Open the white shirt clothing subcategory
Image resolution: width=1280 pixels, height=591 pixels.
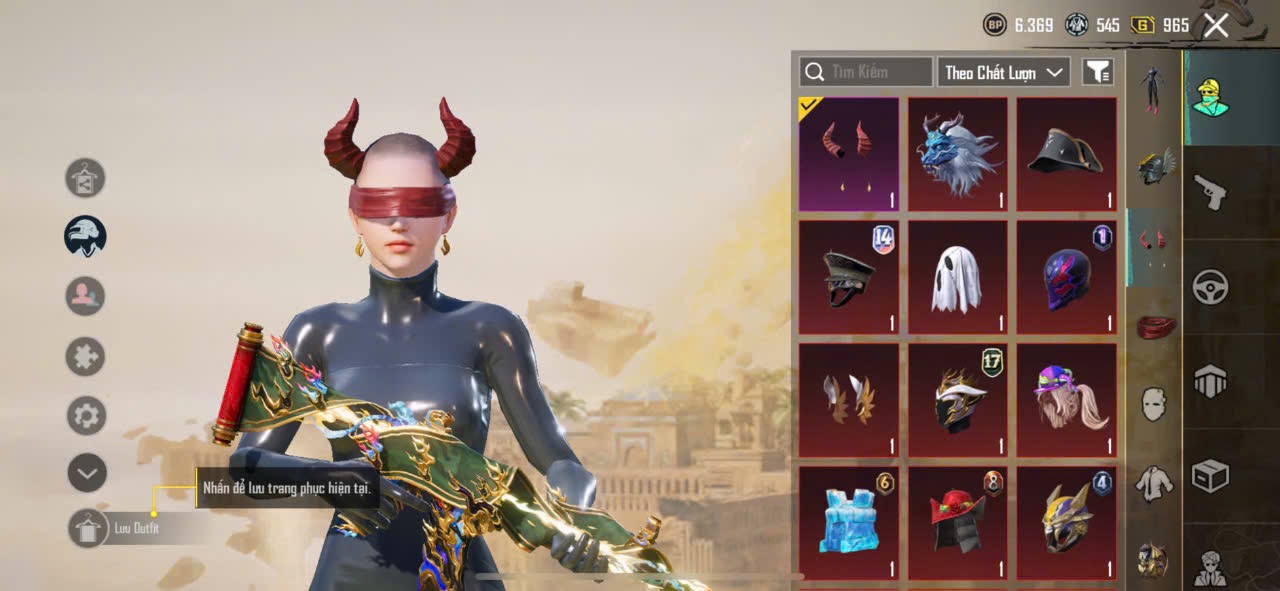coord(1154,482)
